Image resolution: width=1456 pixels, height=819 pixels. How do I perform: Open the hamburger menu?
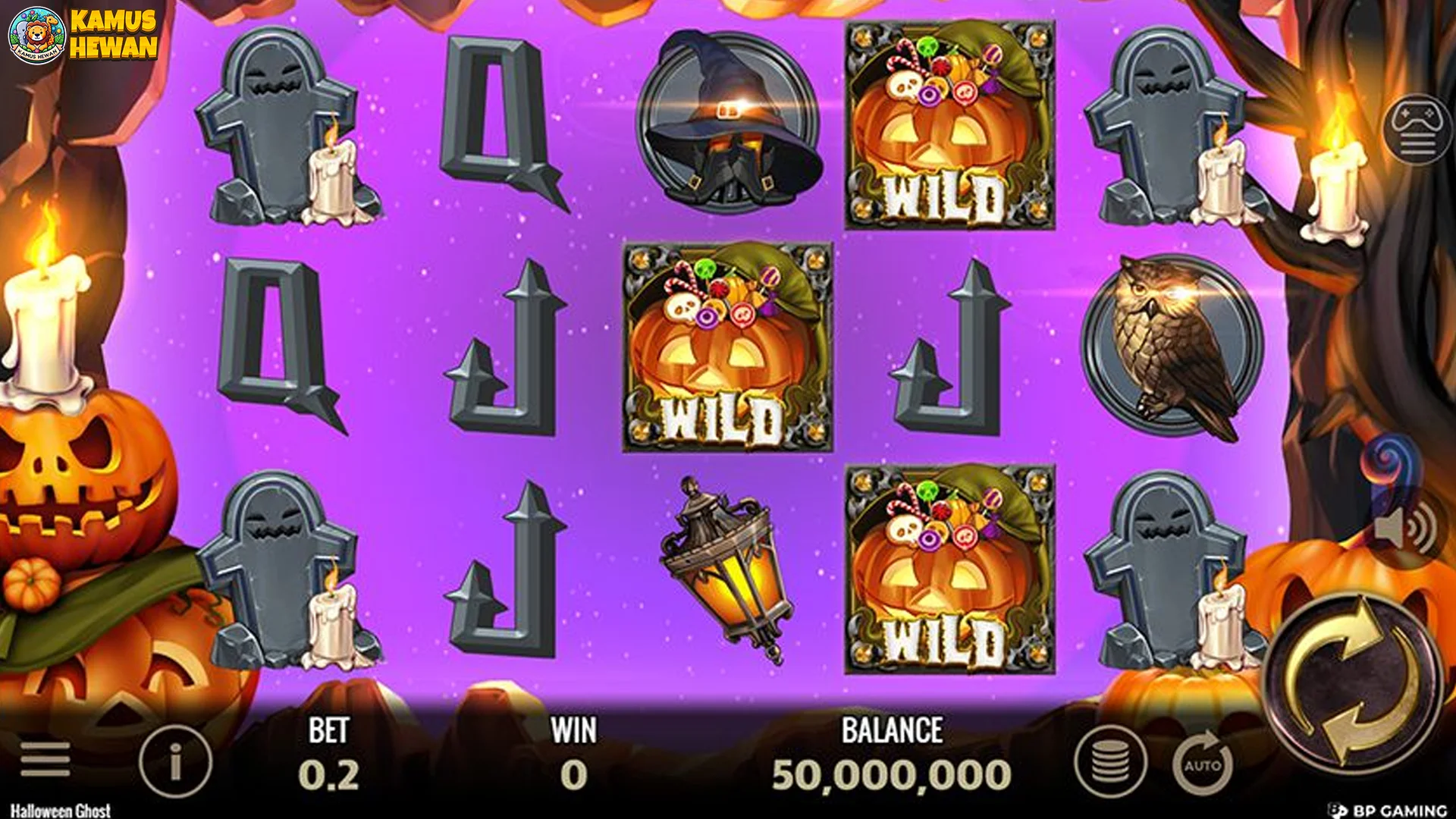[x=45, y=759]
